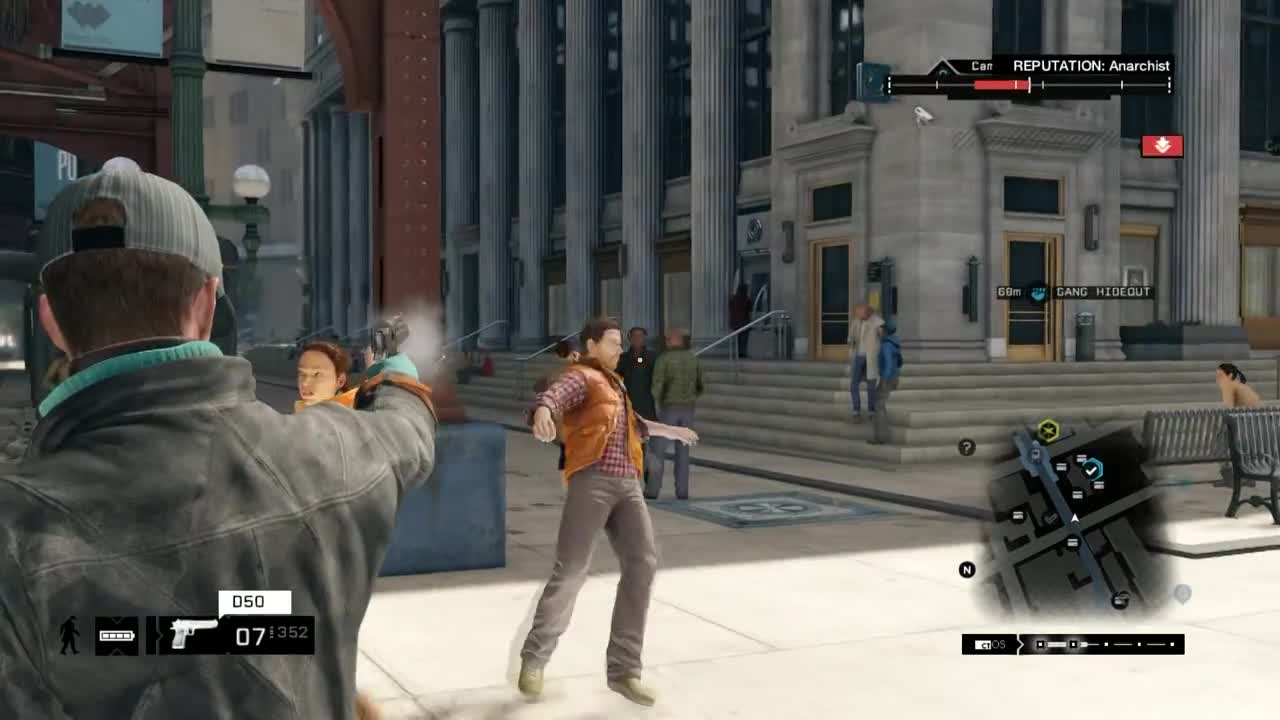Select the blue hexagon checkmark marker
Image resolution: width=1280 pixels, height=720 pixels.
(x=1092, y=468)
